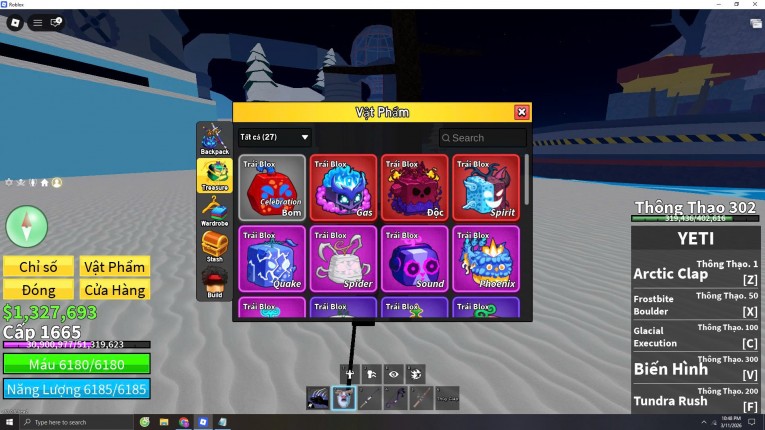Select the Build tab
The width and height of the screenshot is (765, 430).
click(x=214, y=282)
